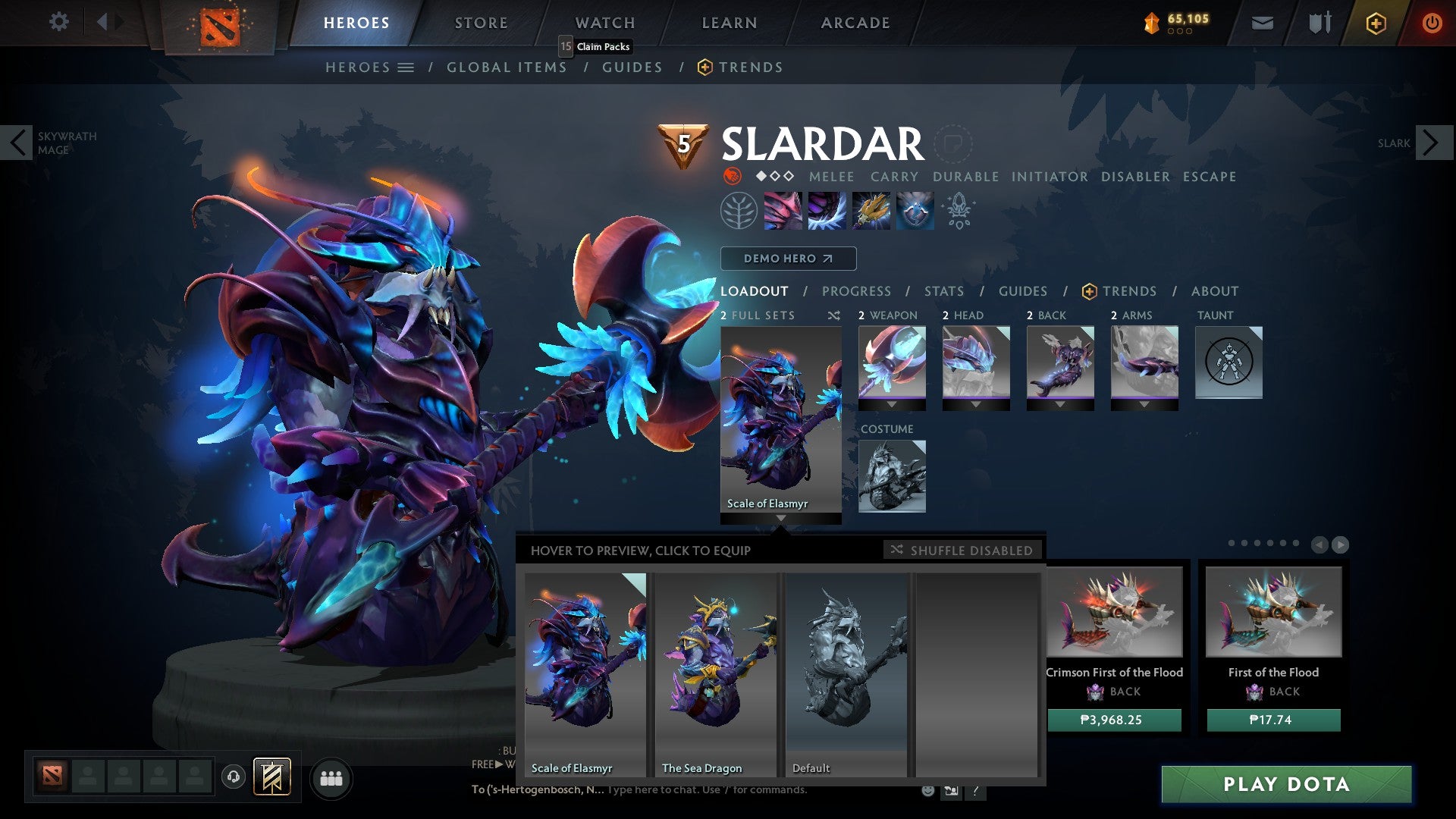Expand the Back item slot dropdown arrow
Image resolution: width=1456 pixels, height=819 pixels.
(1061, 403)
